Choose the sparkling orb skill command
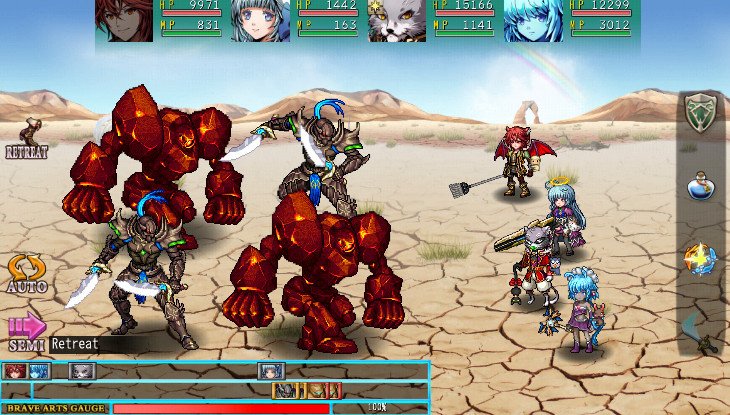This screenshot has height=415, width=730. click(700, 259)
